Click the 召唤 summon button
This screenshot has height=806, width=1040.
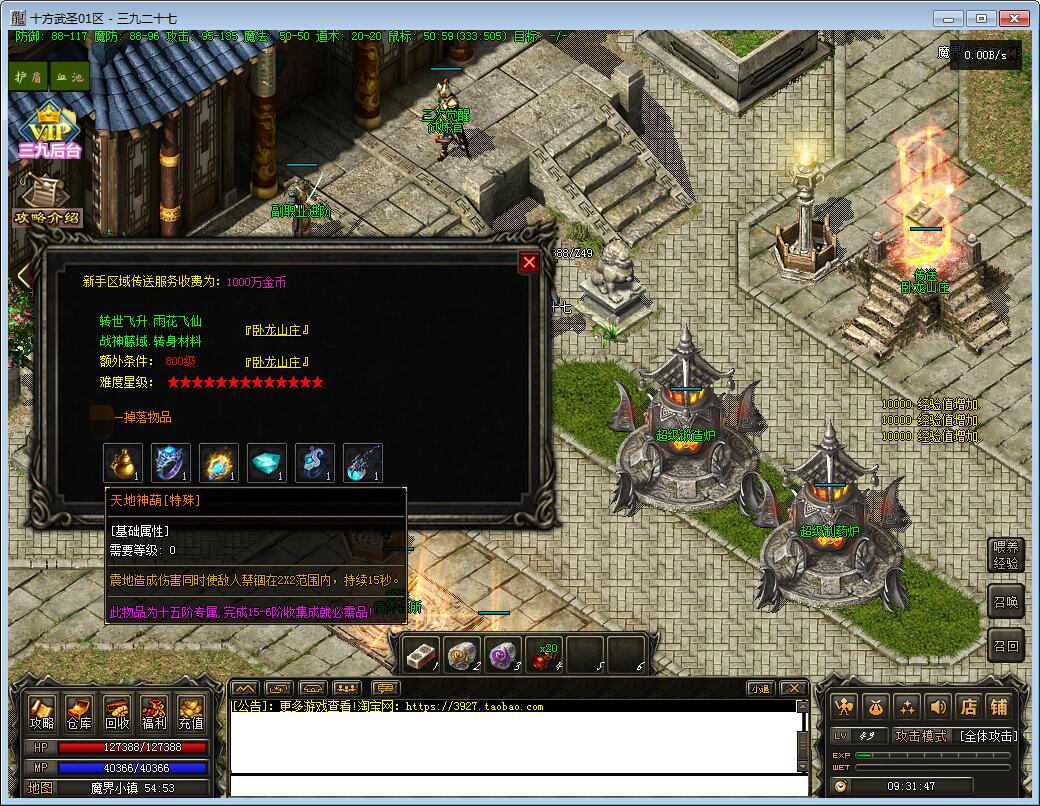[x=1005, y=602]
